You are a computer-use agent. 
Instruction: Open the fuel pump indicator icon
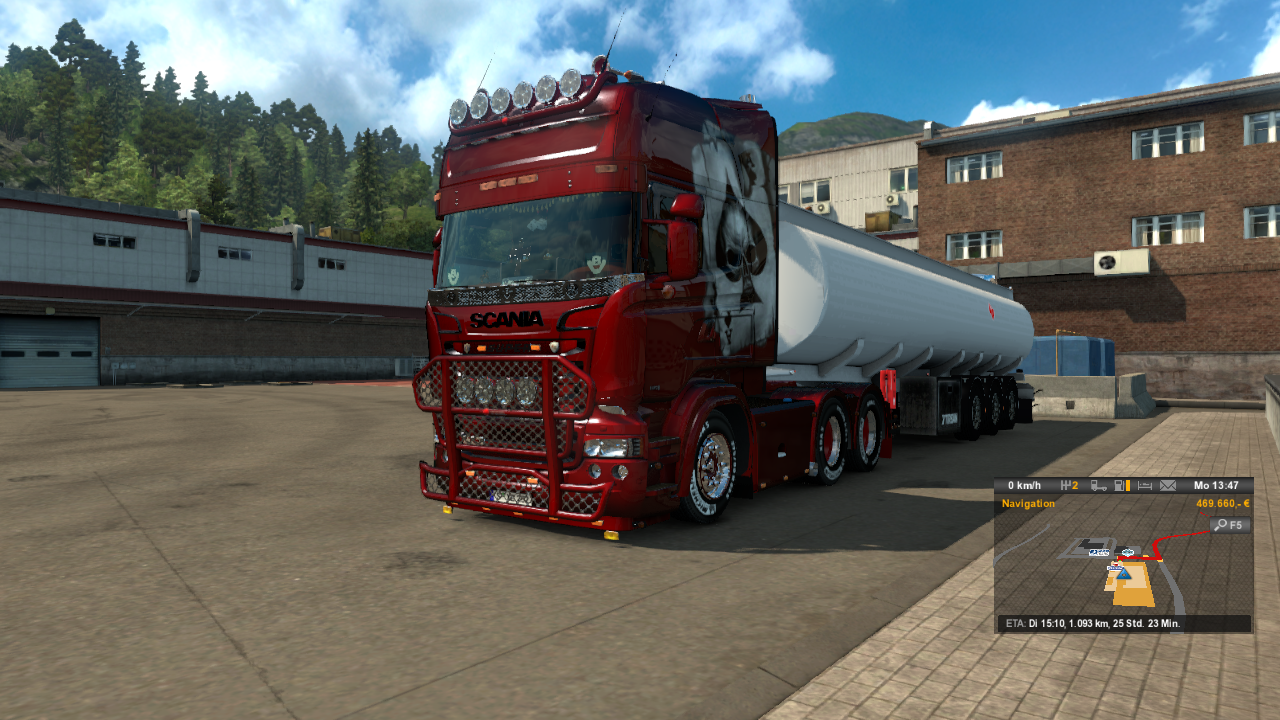tap(1117, 486)
